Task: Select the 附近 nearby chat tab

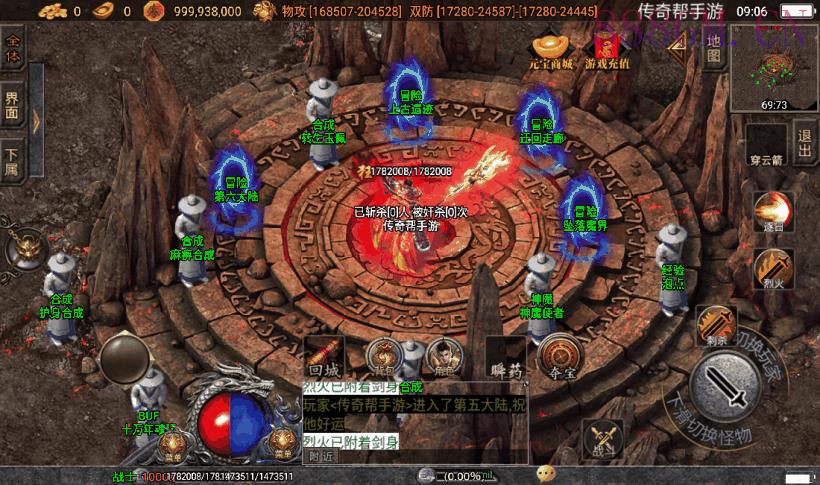Action: 321,456
